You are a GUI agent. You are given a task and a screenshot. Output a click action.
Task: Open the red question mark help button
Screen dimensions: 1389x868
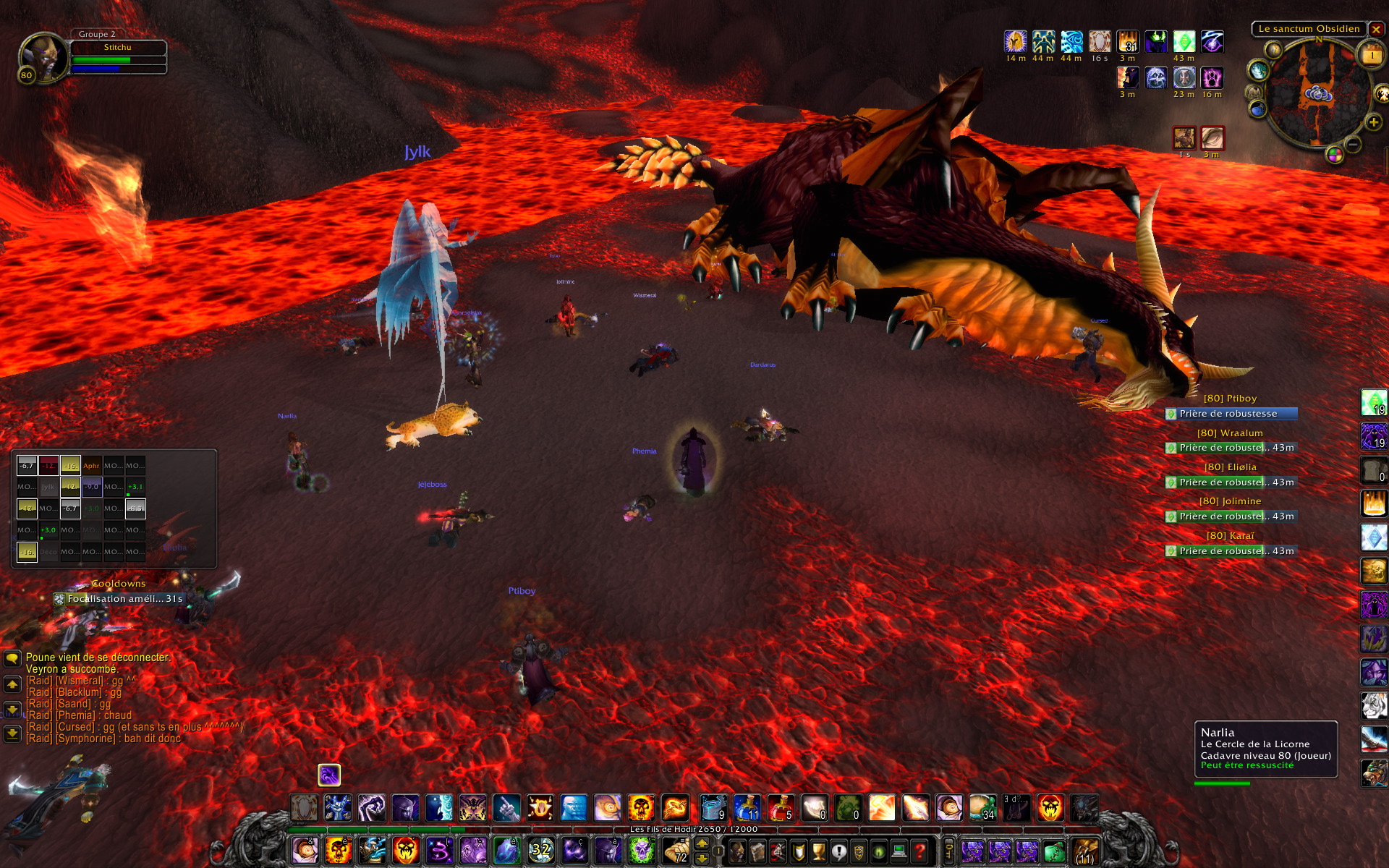(x=919, y=851)
